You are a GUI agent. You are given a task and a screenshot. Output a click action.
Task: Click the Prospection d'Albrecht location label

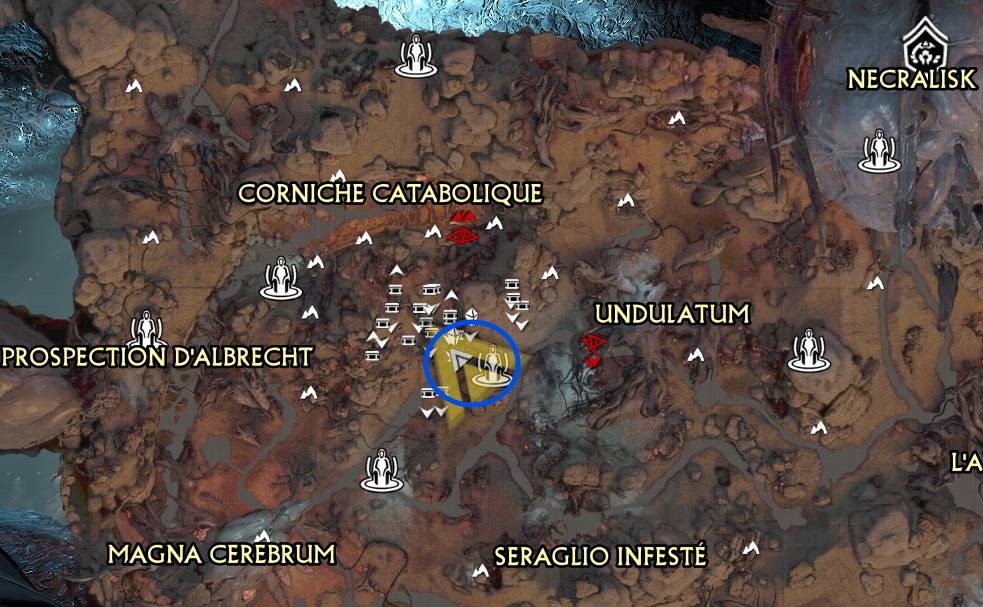click(158, 356)
